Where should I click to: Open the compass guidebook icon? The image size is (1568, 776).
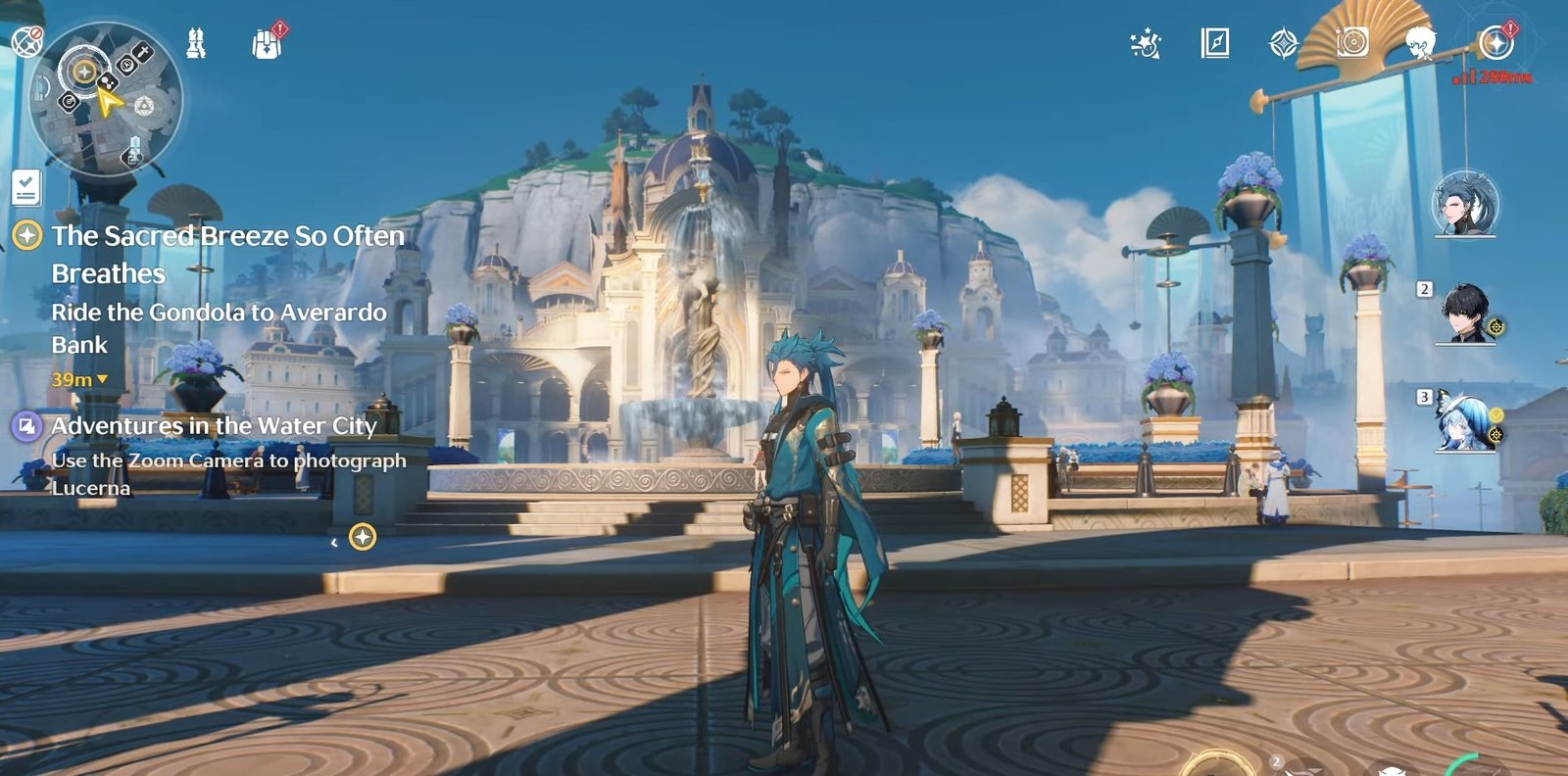tap(1215, 43)
